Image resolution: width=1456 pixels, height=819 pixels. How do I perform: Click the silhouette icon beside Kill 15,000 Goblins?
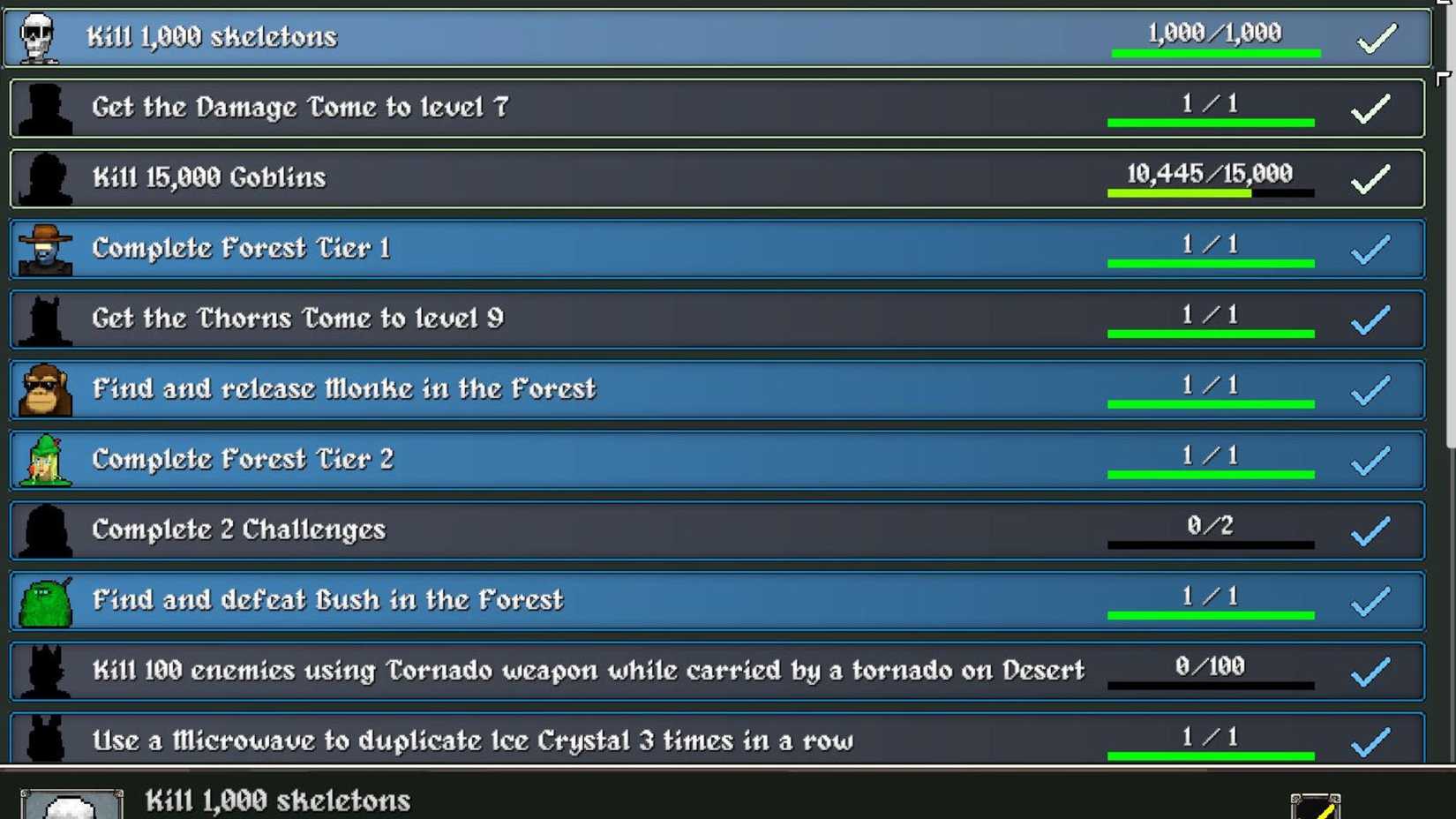(x=42, y=177)
